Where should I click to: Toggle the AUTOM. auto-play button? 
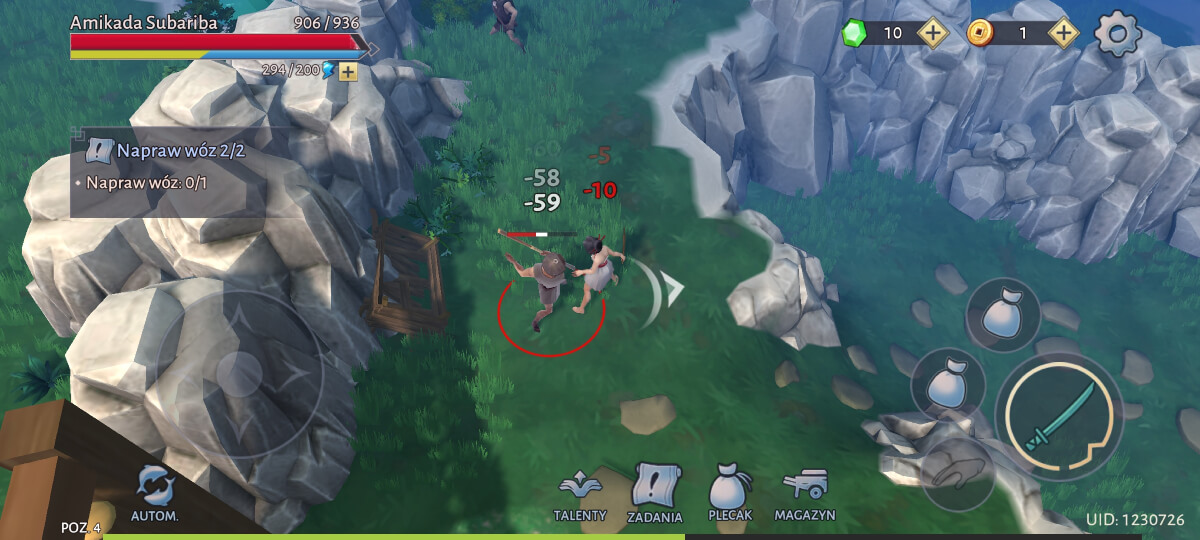155,493
